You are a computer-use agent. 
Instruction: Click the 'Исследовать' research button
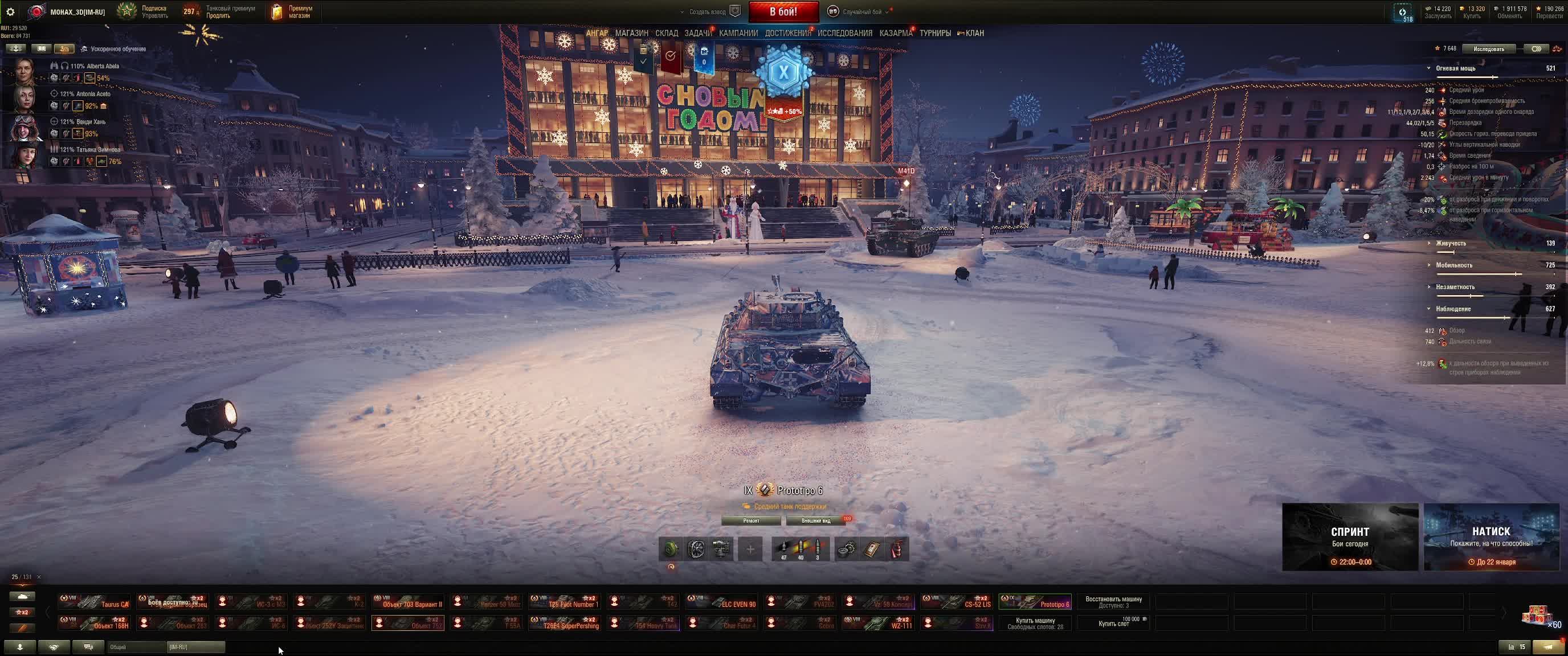pos(1488,48)
